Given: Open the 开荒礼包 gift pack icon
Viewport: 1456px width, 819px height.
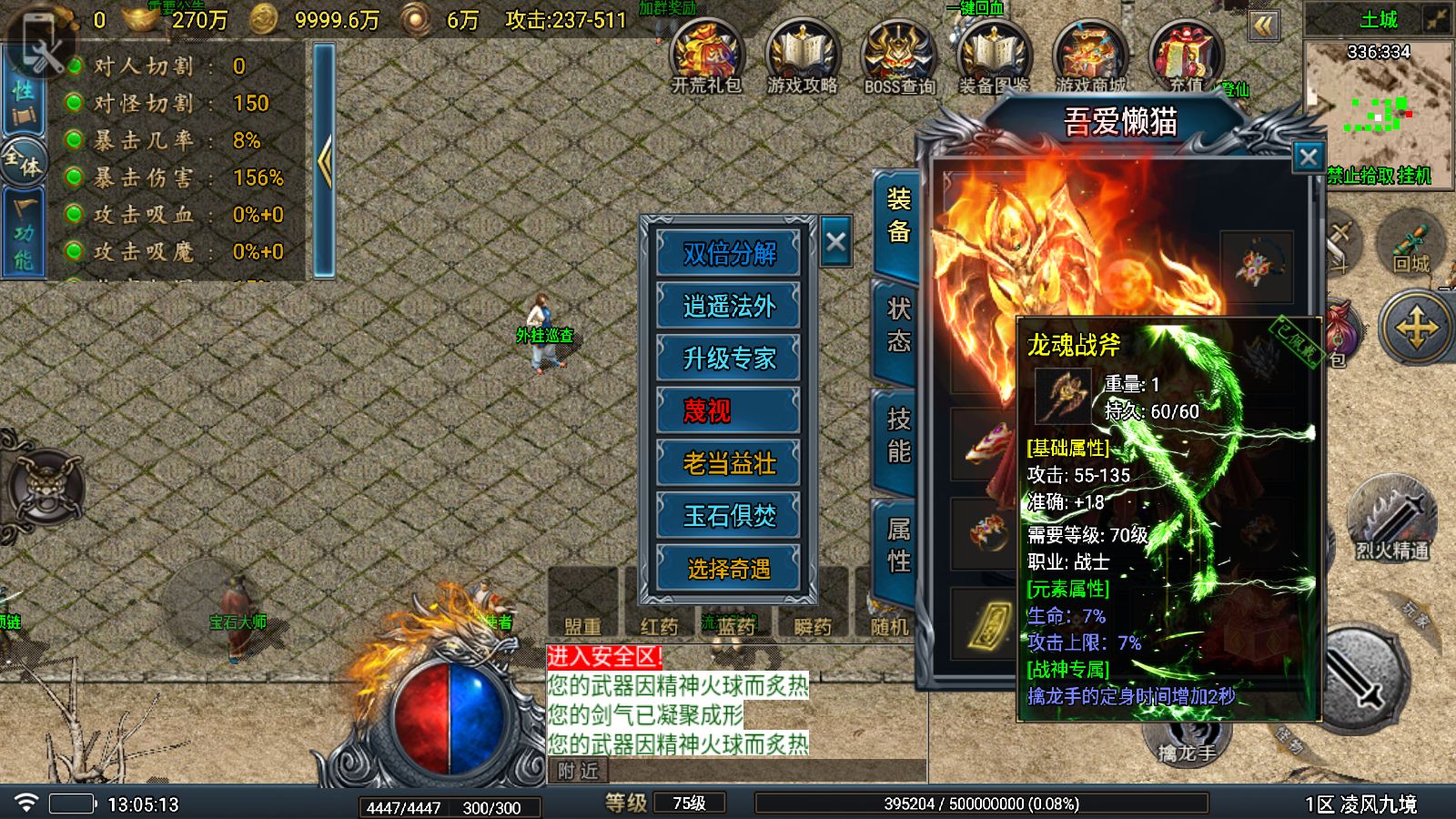Looking at the screenshot, I should [x=707, y=56].
